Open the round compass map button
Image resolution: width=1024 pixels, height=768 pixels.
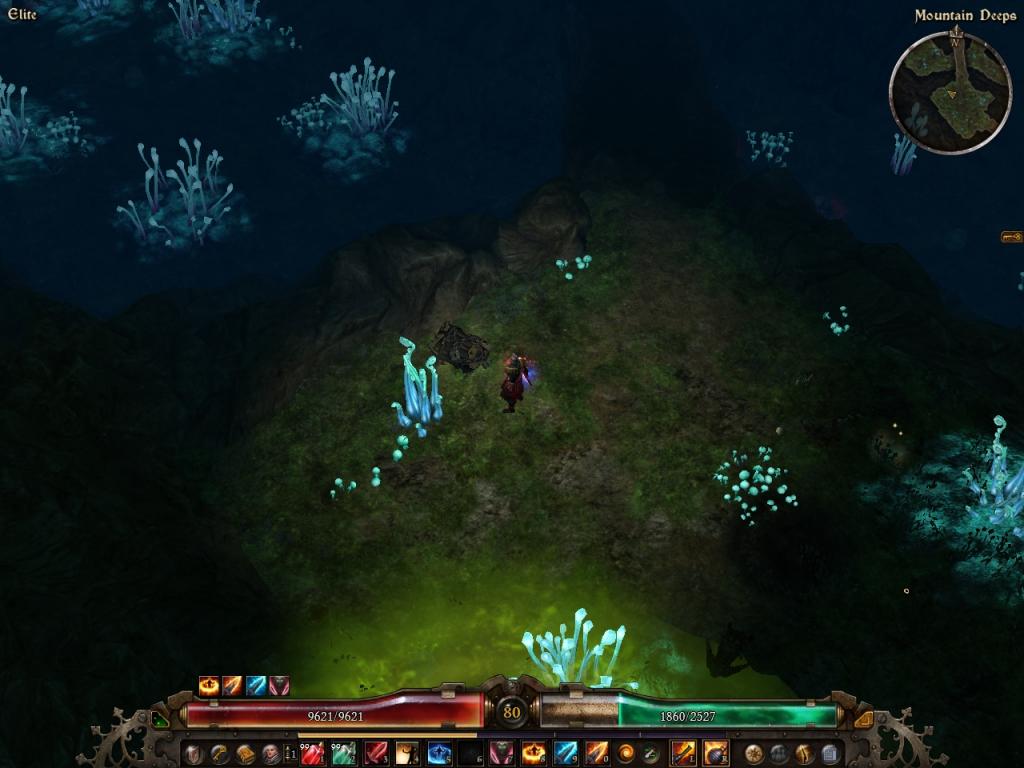point(755,753)
